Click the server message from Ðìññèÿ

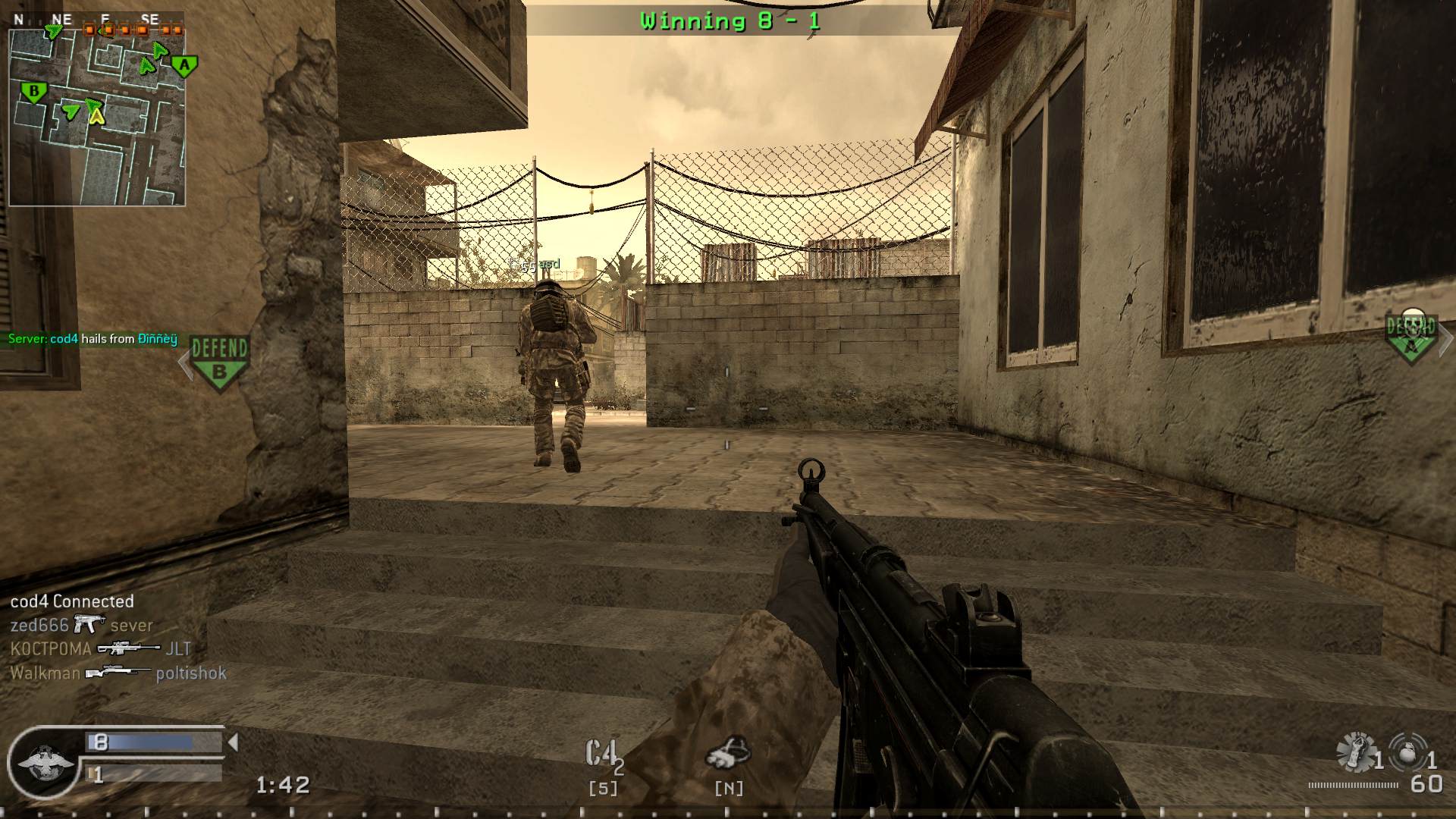click(91, 339)
